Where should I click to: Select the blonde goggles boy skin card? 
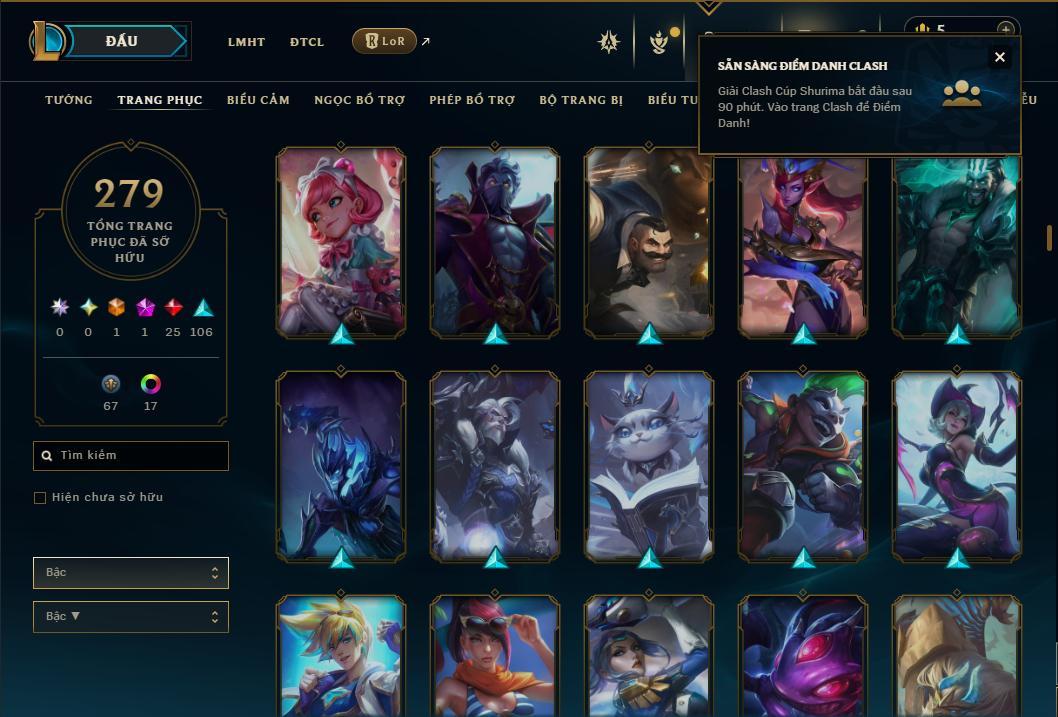(x=341, y=655)
